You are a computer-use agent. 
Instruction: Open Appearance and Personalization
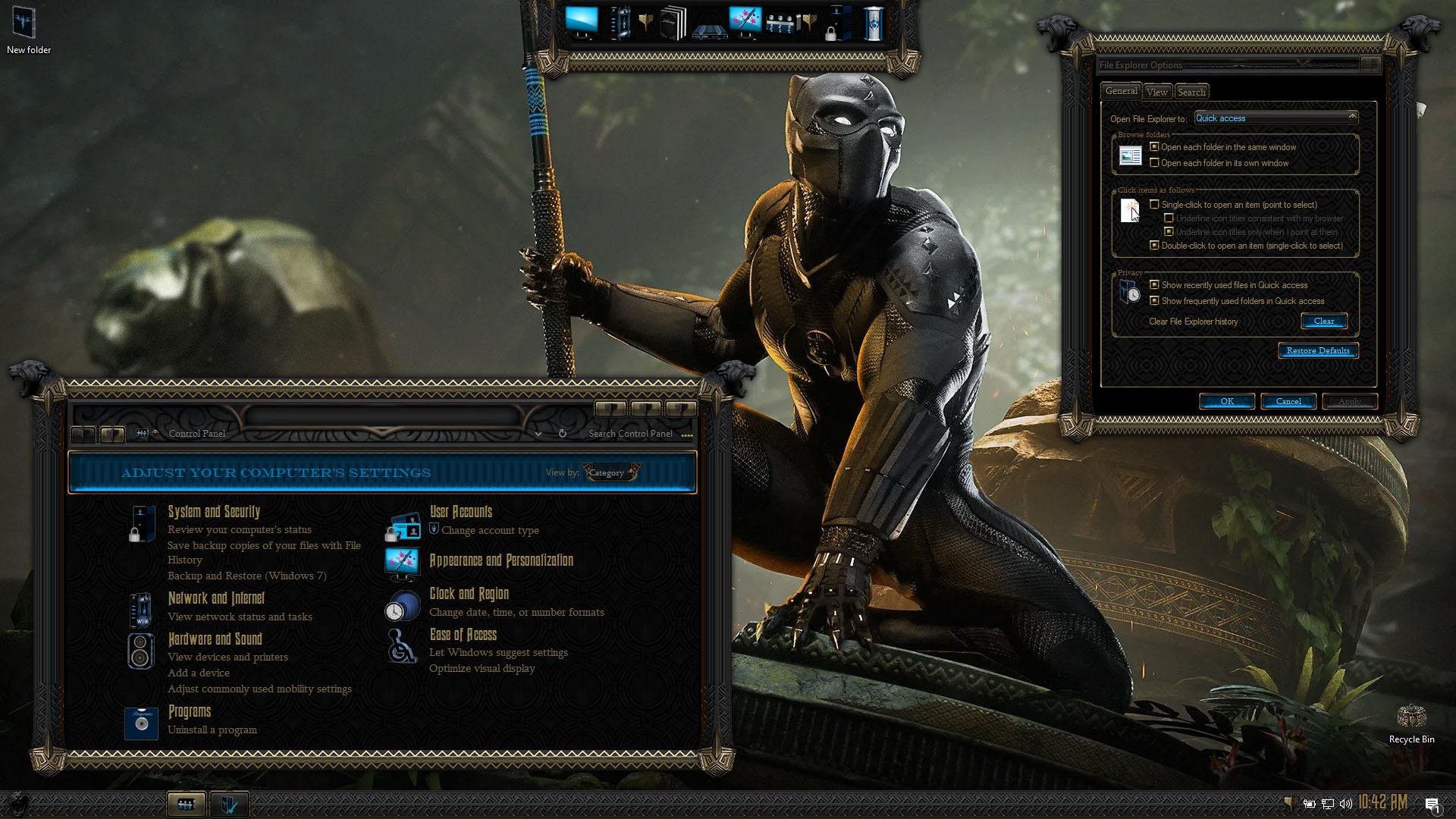pyautogui.click(x=501, y=560)
